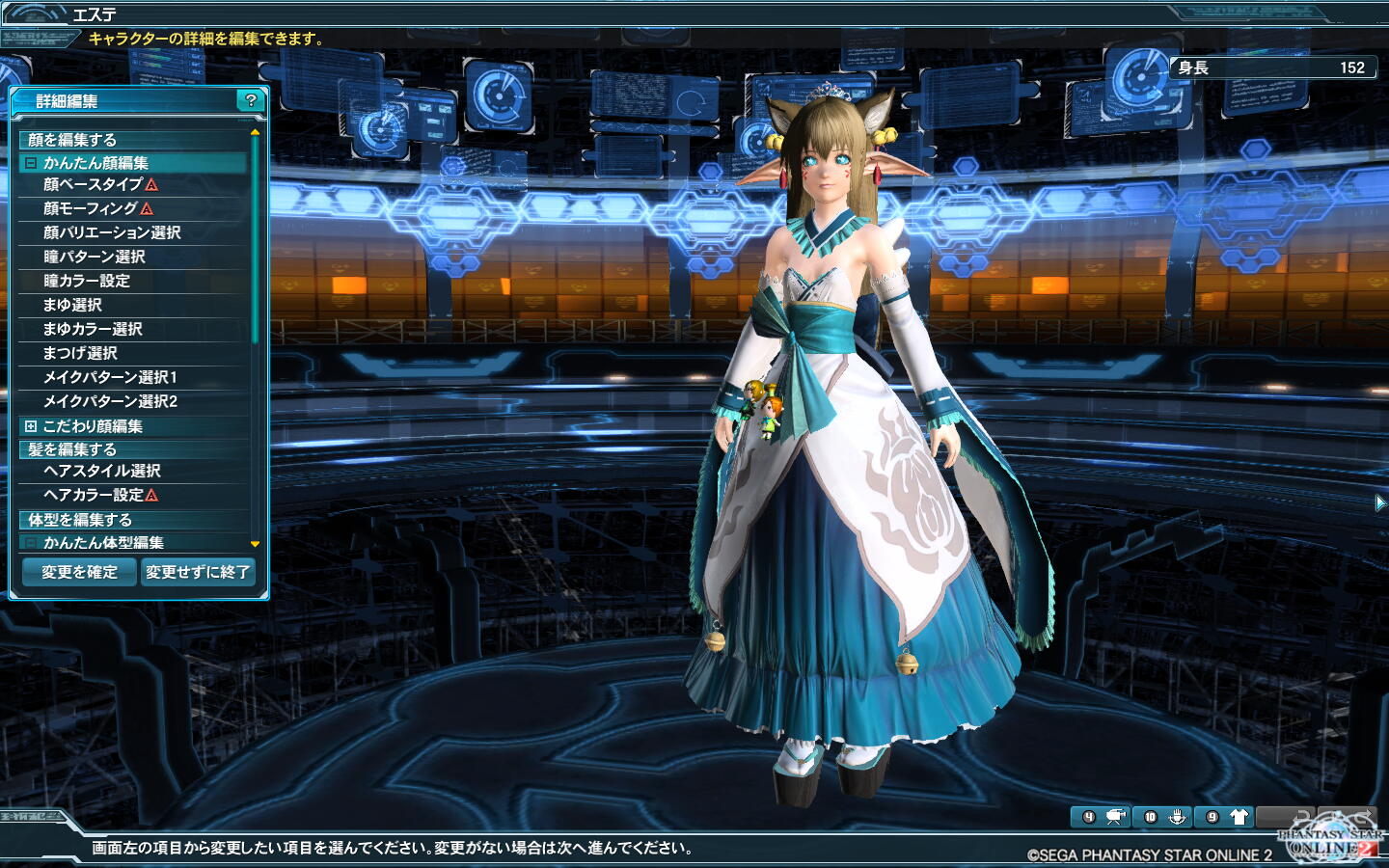
Task: Click the right-edge panel arrow
Action: click(1380, 502)
